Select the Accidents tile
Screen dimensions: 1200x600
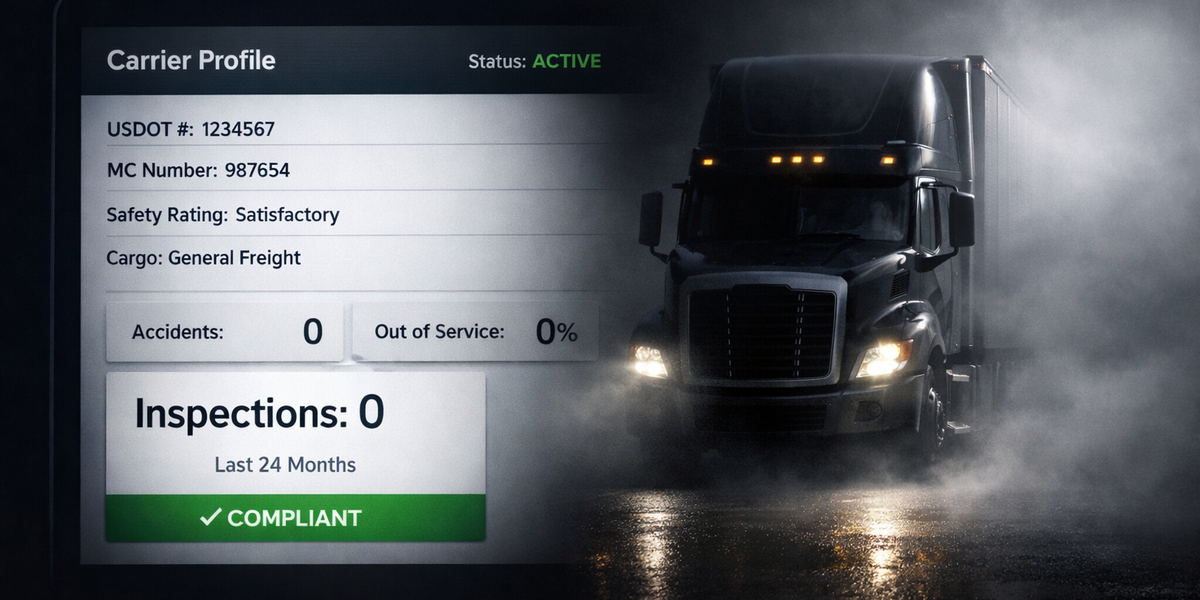click(x=225, y=332)
